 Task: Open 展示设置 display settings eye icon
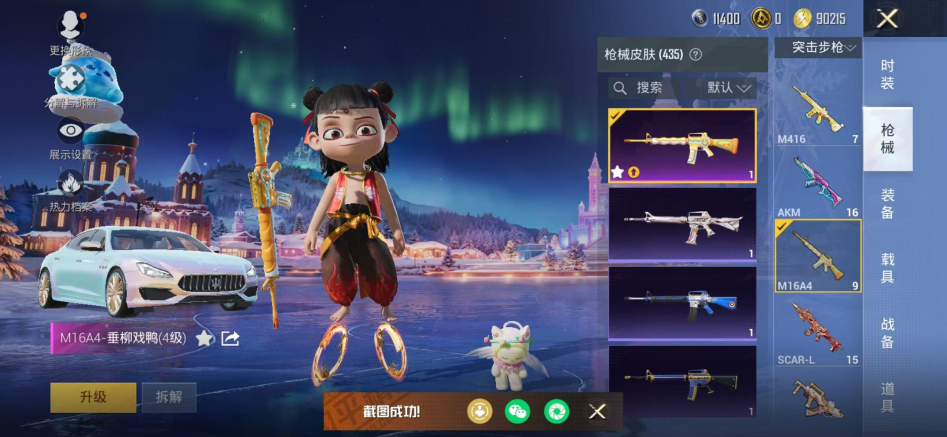(70, 130)
